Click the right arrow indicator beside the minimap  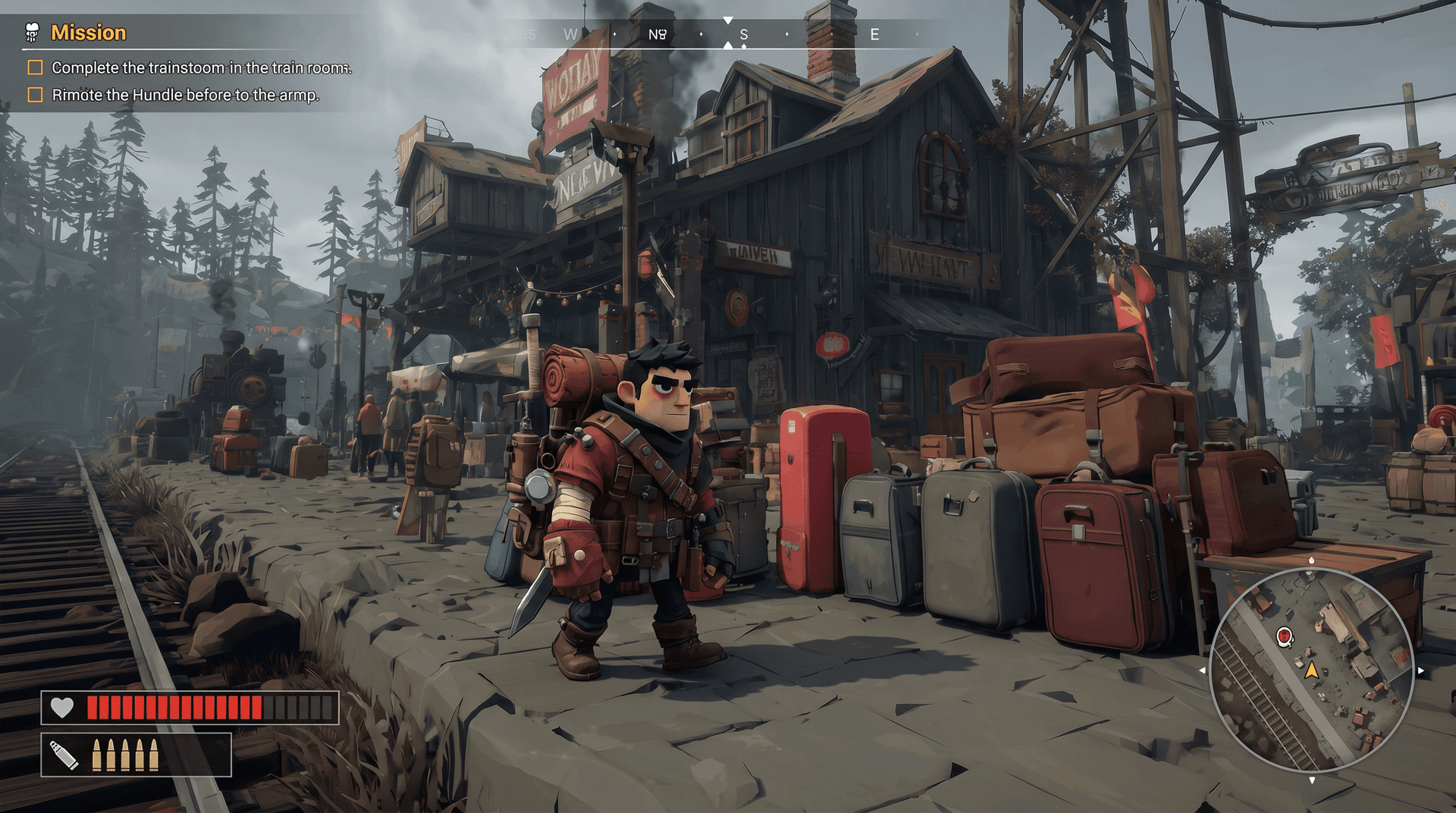tap(1423, 670)
